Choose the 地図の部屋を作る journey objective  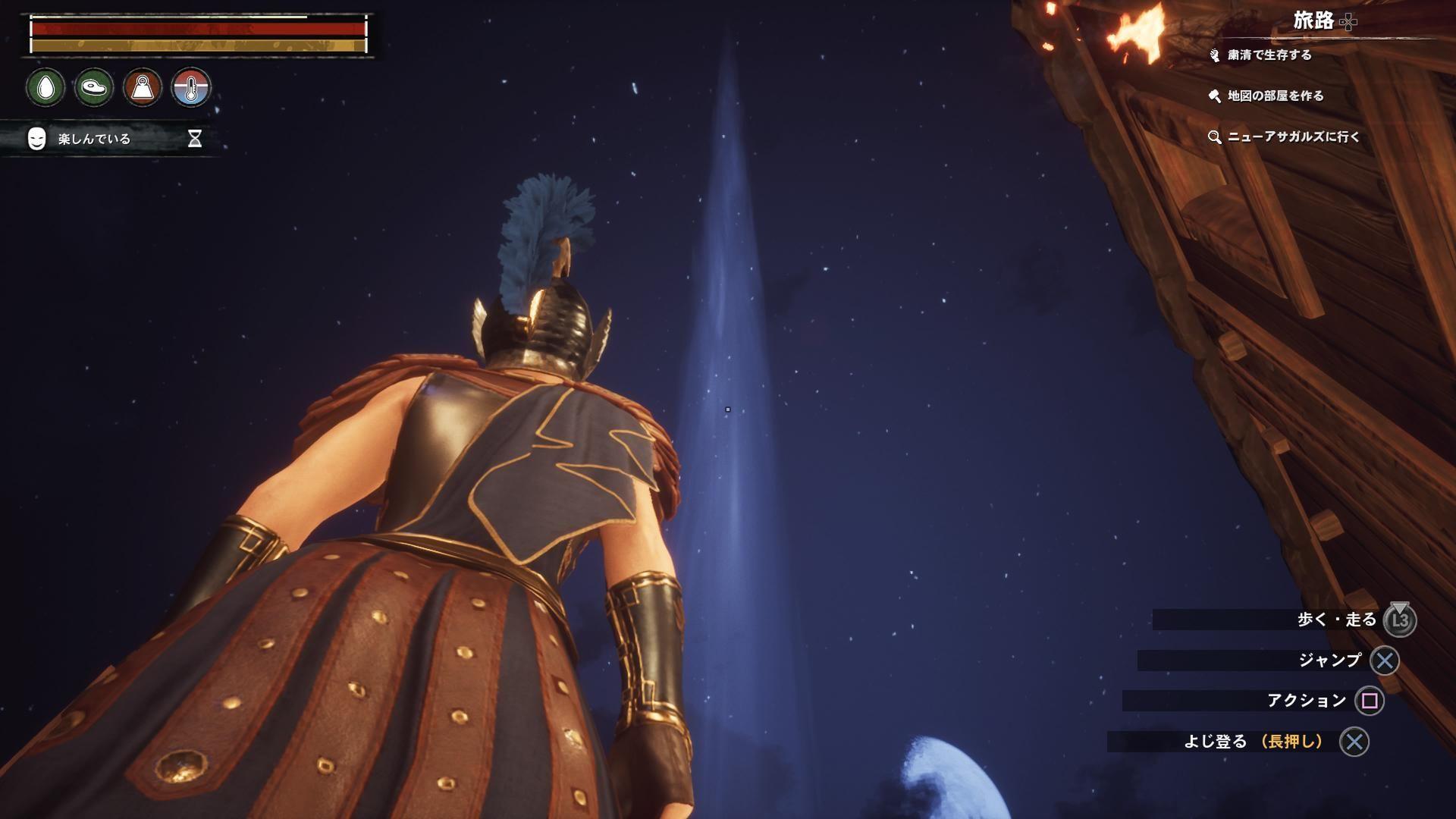pos(1275,96)
